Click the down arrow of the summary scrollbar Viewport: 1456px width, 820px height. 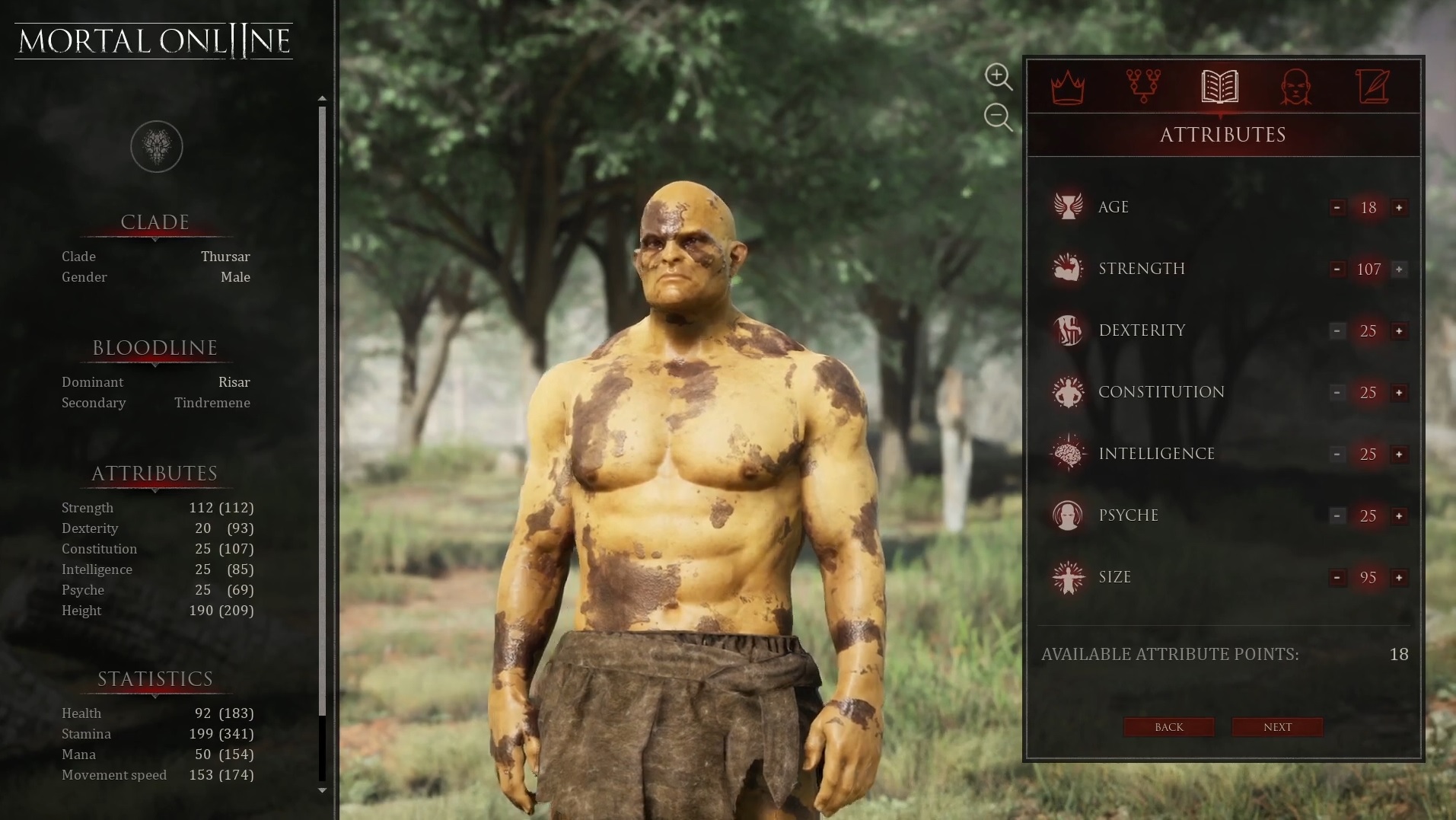click(322, 790)
